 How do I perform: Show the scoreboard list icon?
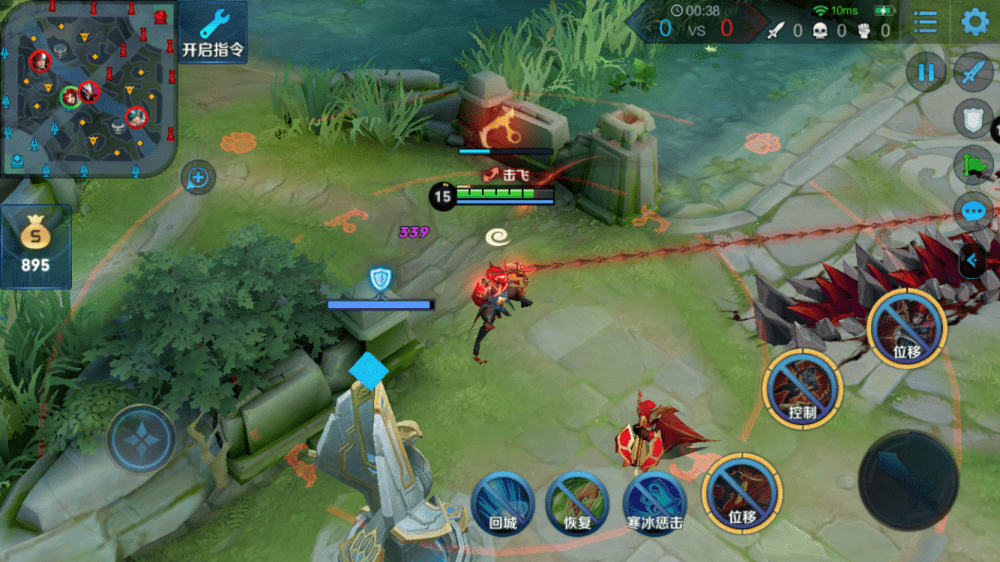(925, 22)
